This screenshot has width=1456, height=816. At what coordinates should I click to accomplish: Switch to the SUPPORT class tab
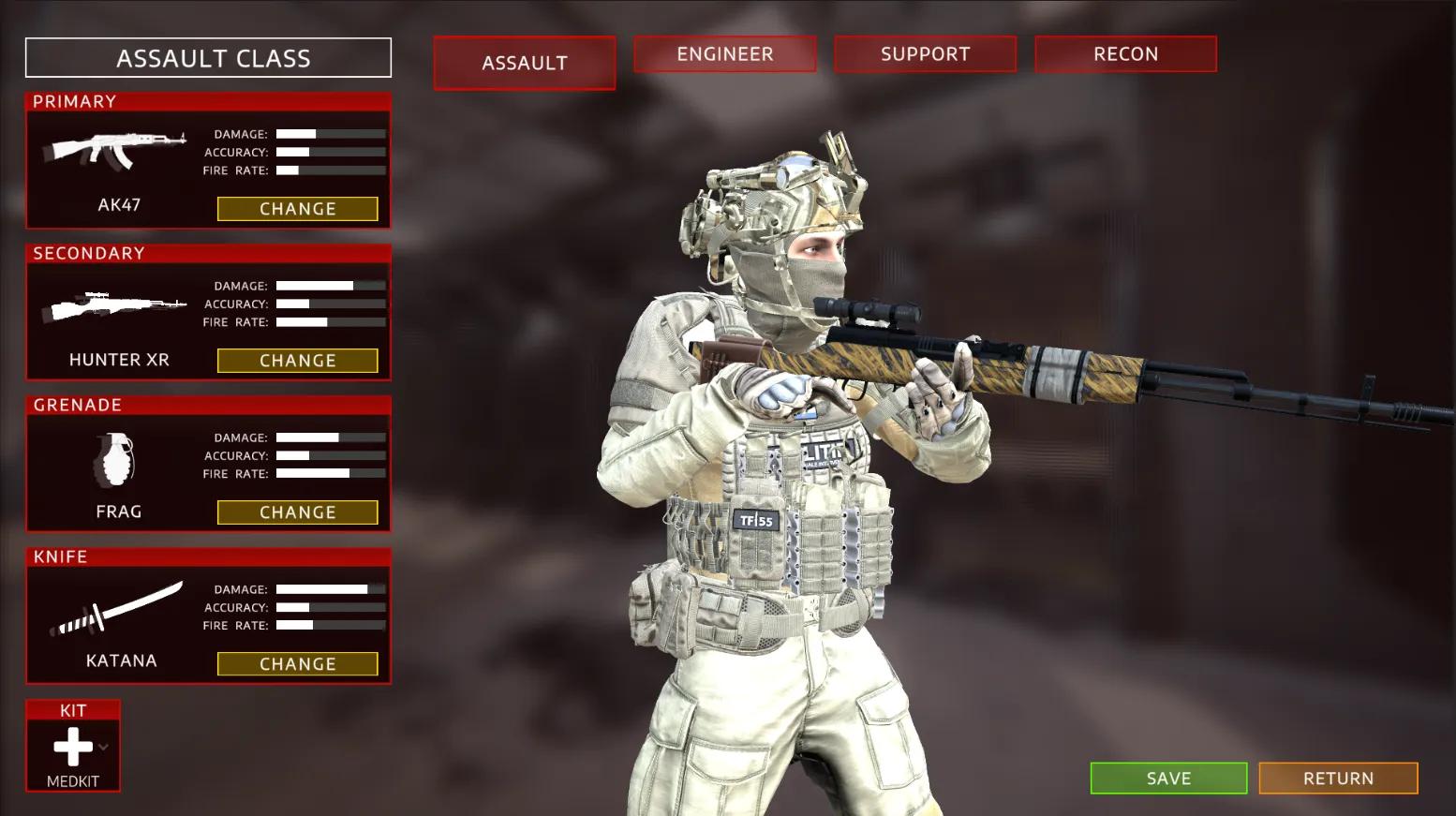click(x=925, y=53)
